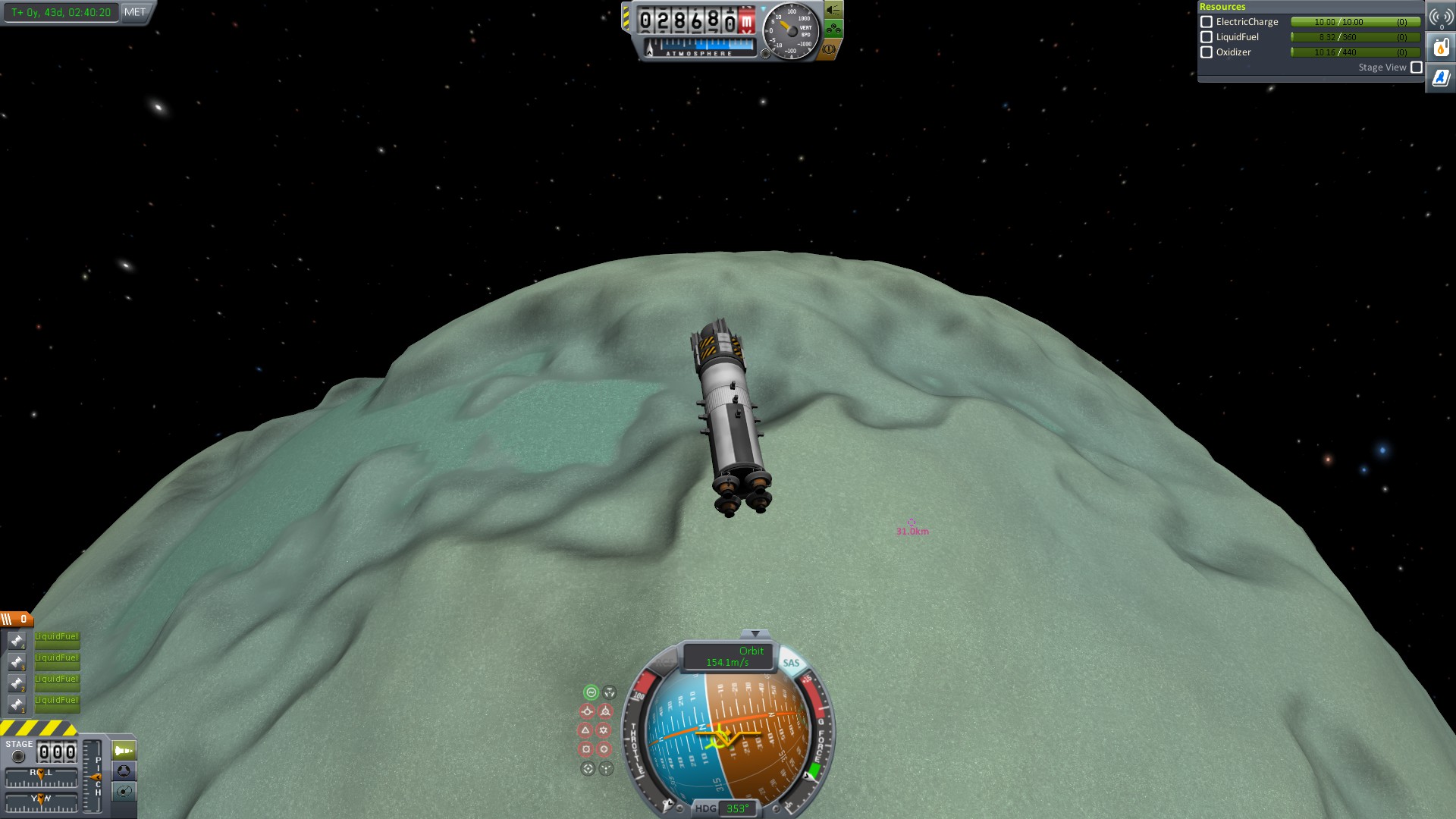
Task: Open the communications signal panel
Action: click(x=1440, y=17)
